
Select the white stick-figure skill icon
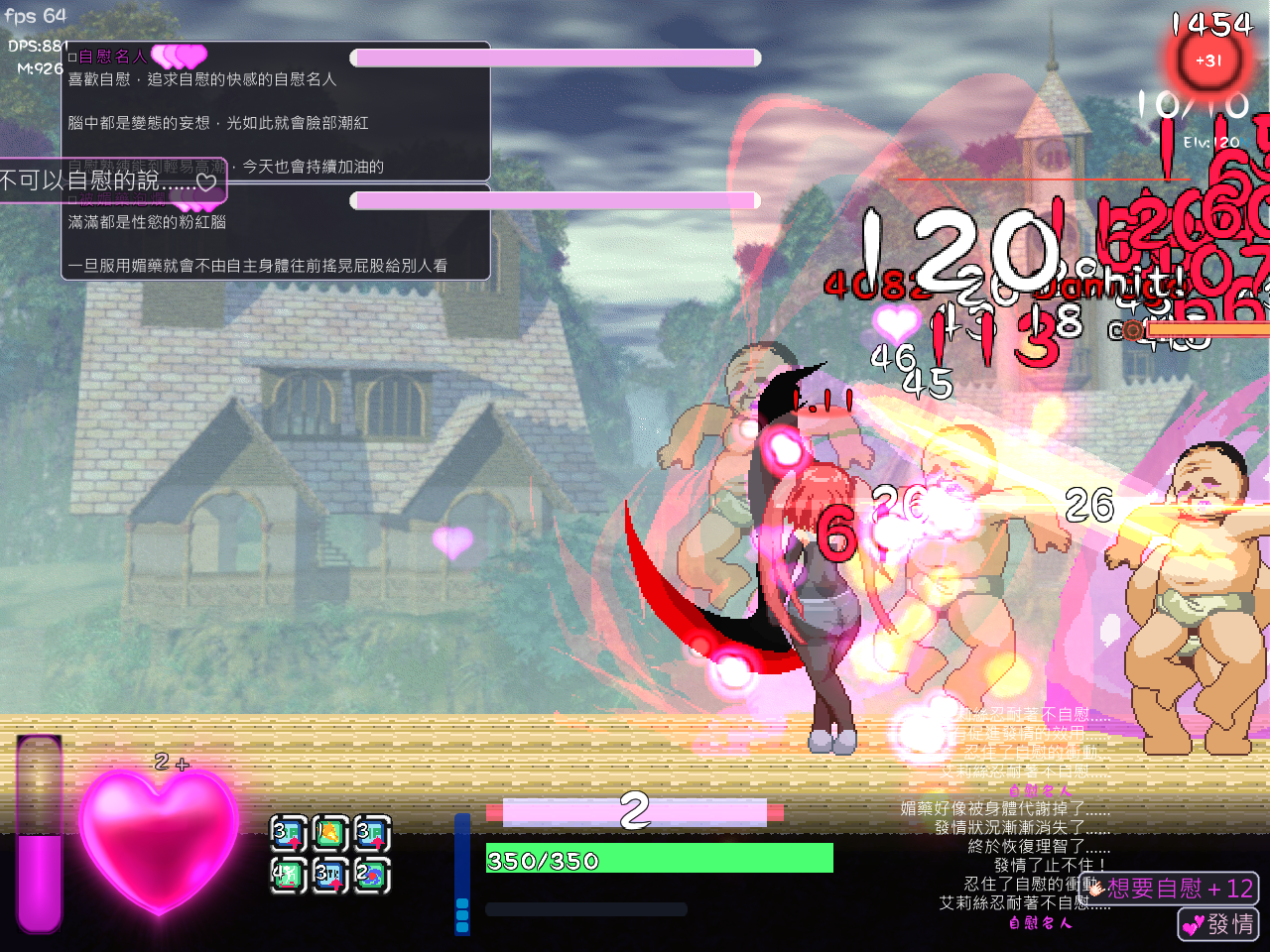(288, 876)
